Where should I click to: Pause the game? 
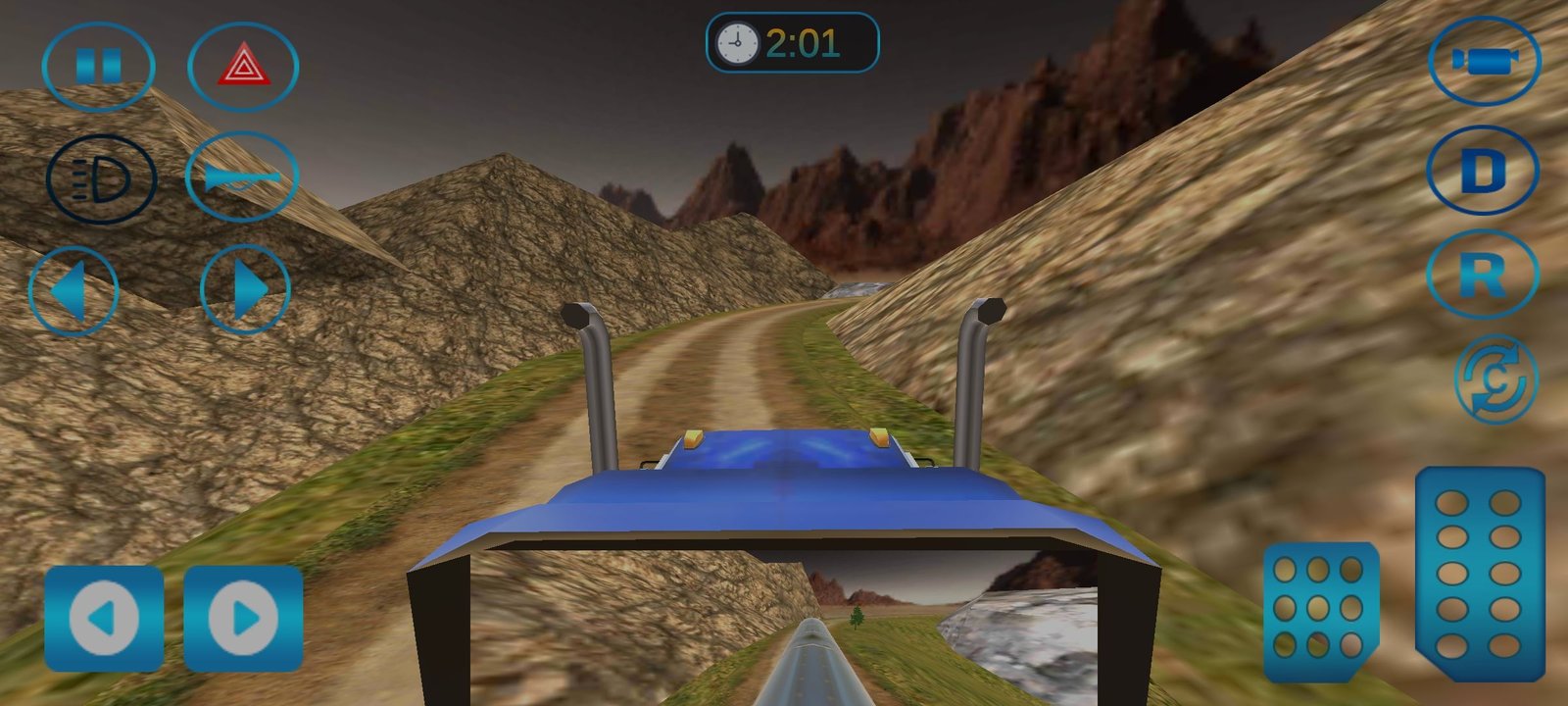(x=98, y=67)
